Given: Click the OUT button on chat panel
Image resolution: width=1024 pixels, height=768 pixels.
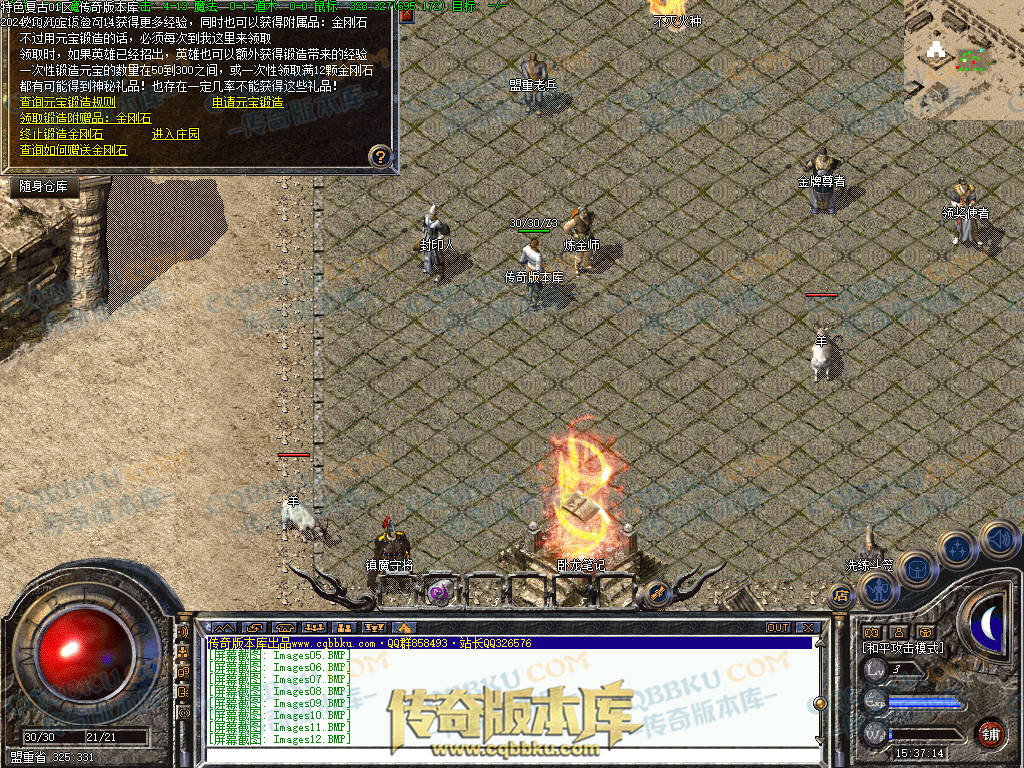Looking at the screenshot, I should click(x=778, y=628).
